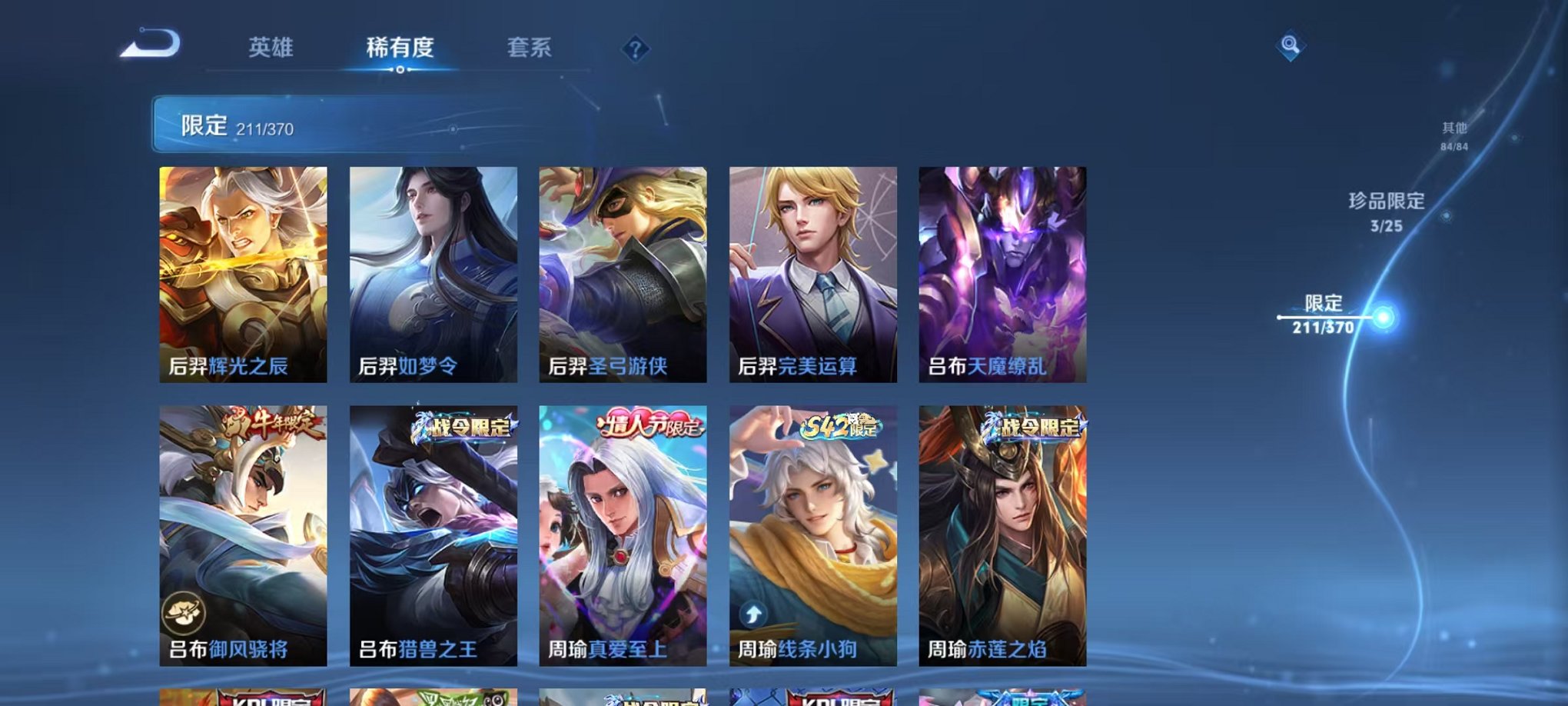1568x706 pixels.
Task: Switch to the 套系 tab
Action: pyautogui.click(x=530, y=48)
